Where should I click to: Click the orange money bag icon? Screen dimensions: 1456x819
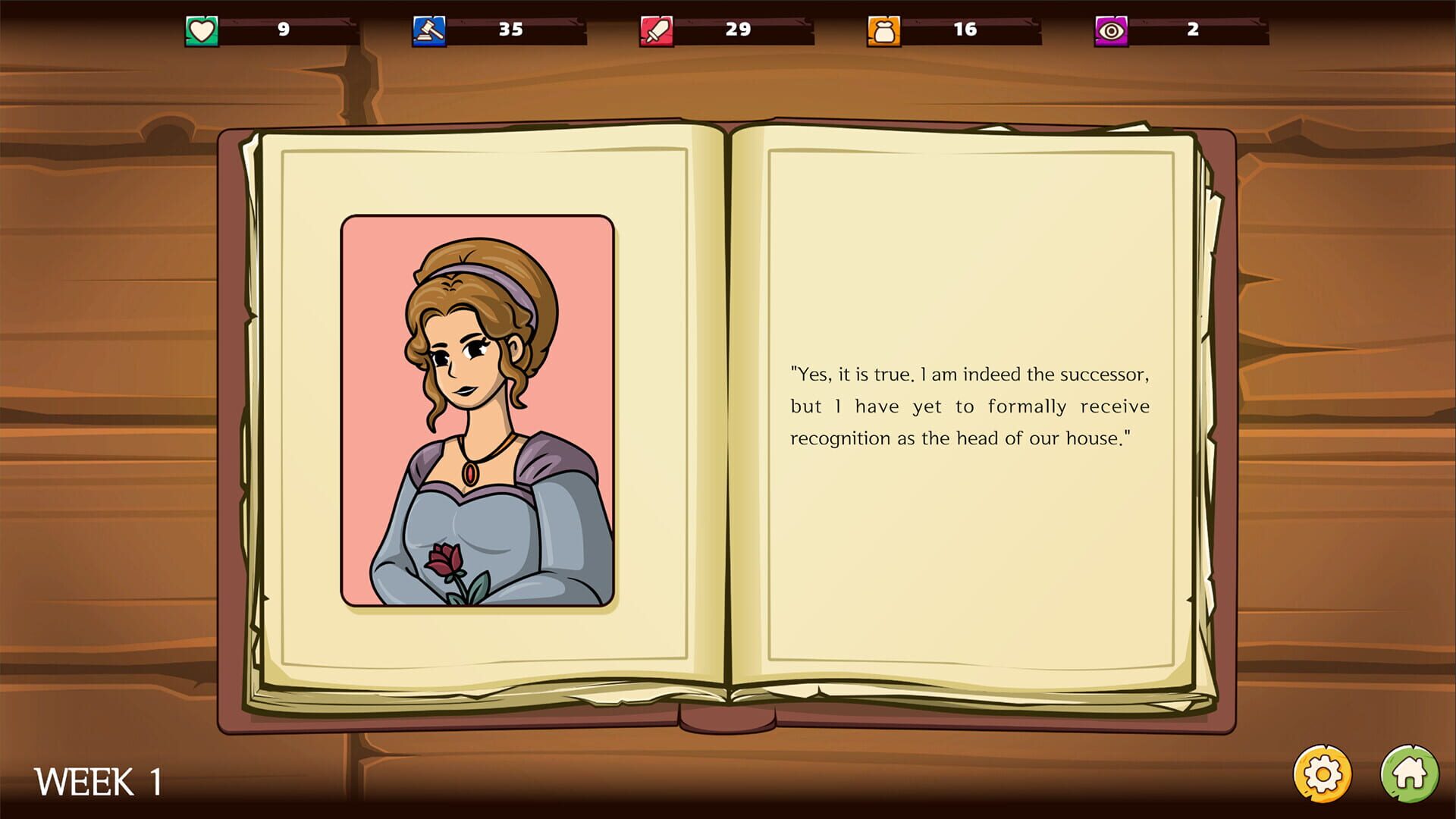[884, 30]
